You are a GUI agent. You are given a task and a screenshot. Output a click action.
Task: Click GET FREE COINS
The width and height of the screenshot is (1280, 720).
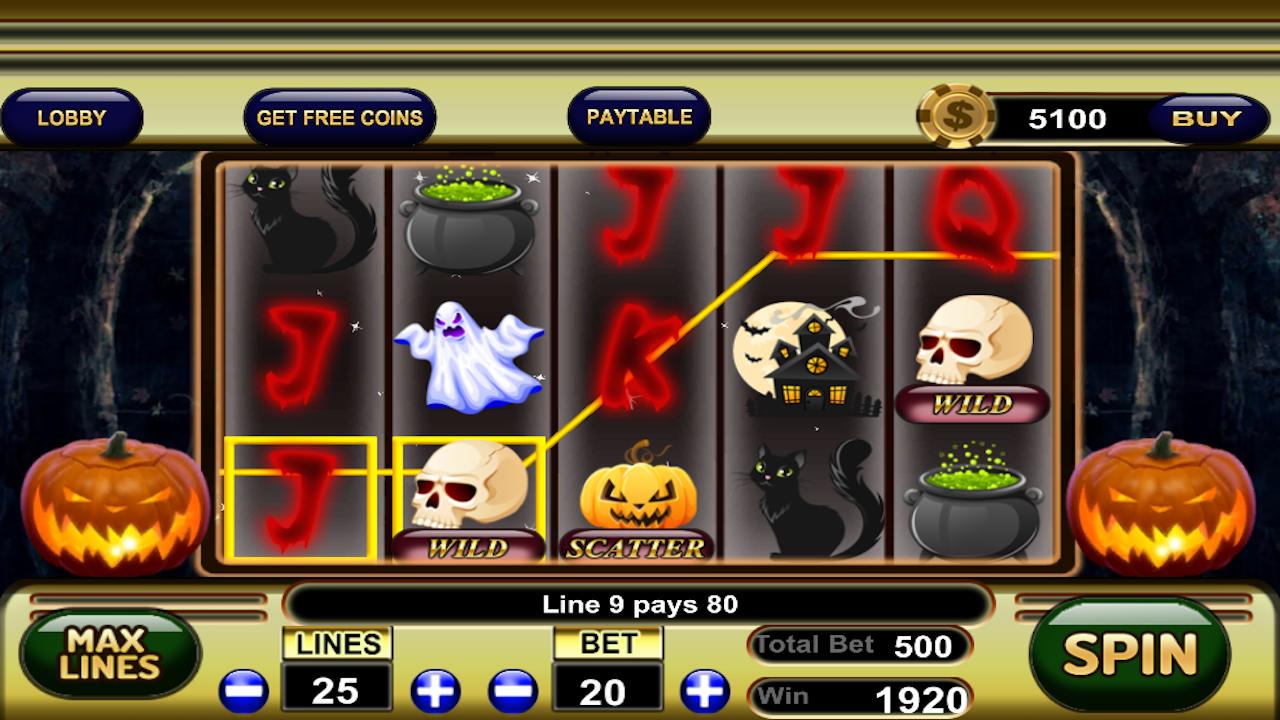[x=340, y=116]
